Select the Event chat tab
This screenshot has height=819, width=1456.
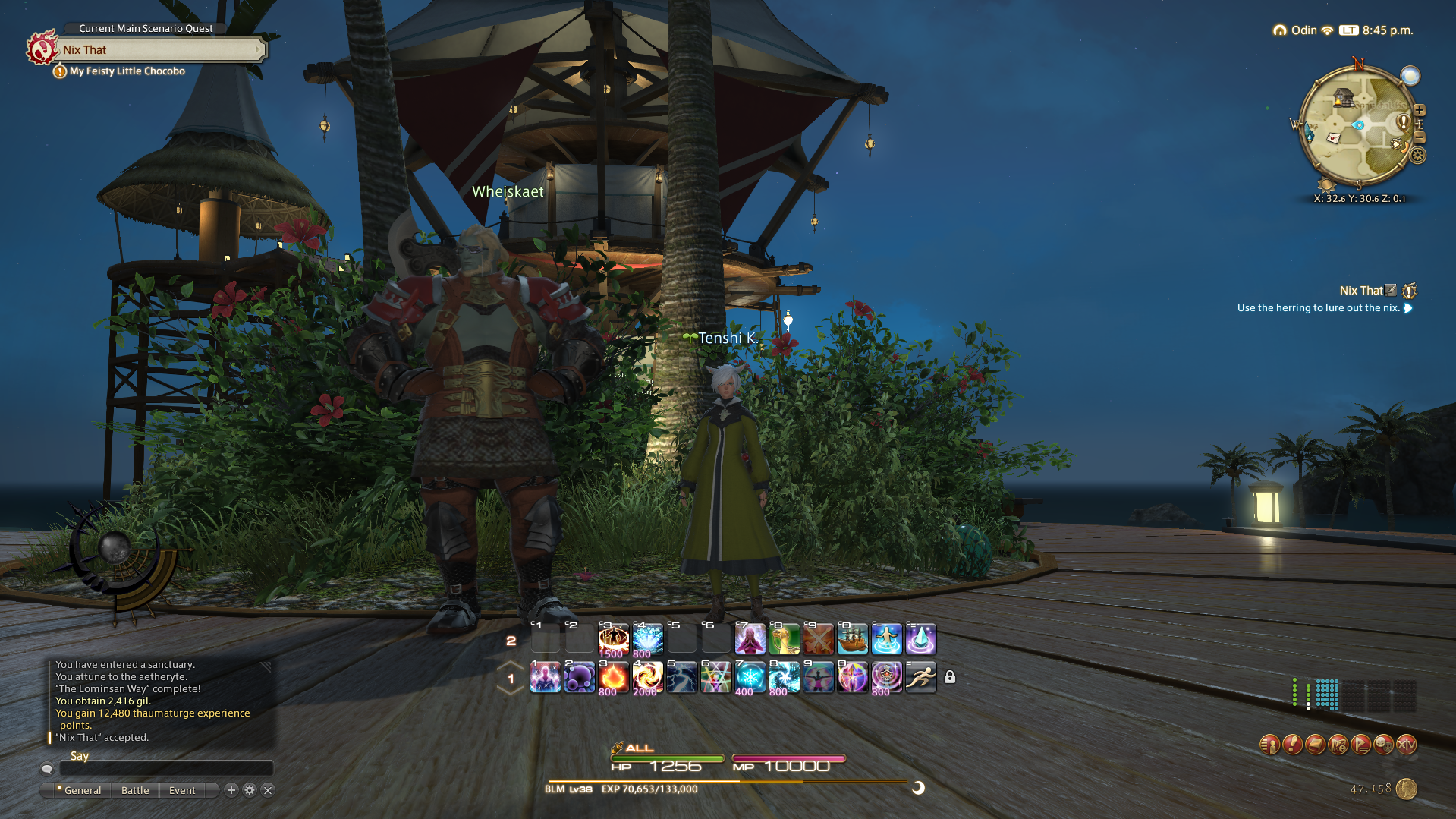point(181,790)
